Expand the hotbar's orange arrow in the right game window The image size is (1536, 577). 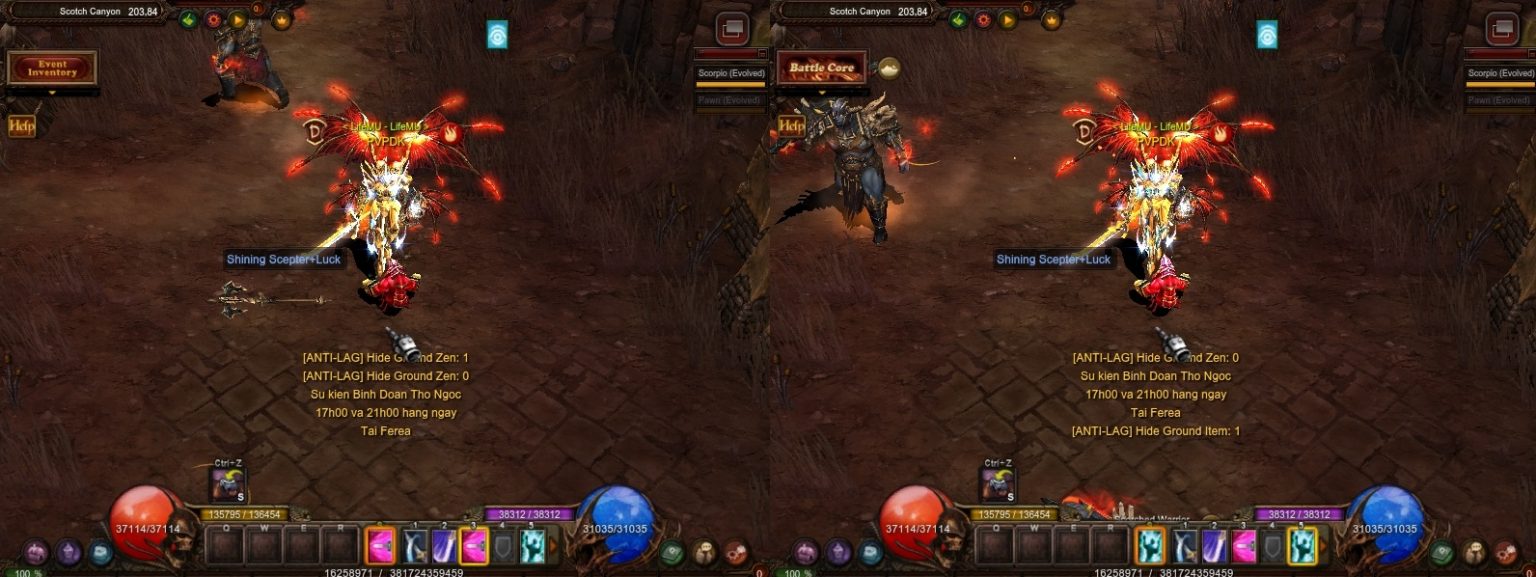click(x=1324, y=546)
